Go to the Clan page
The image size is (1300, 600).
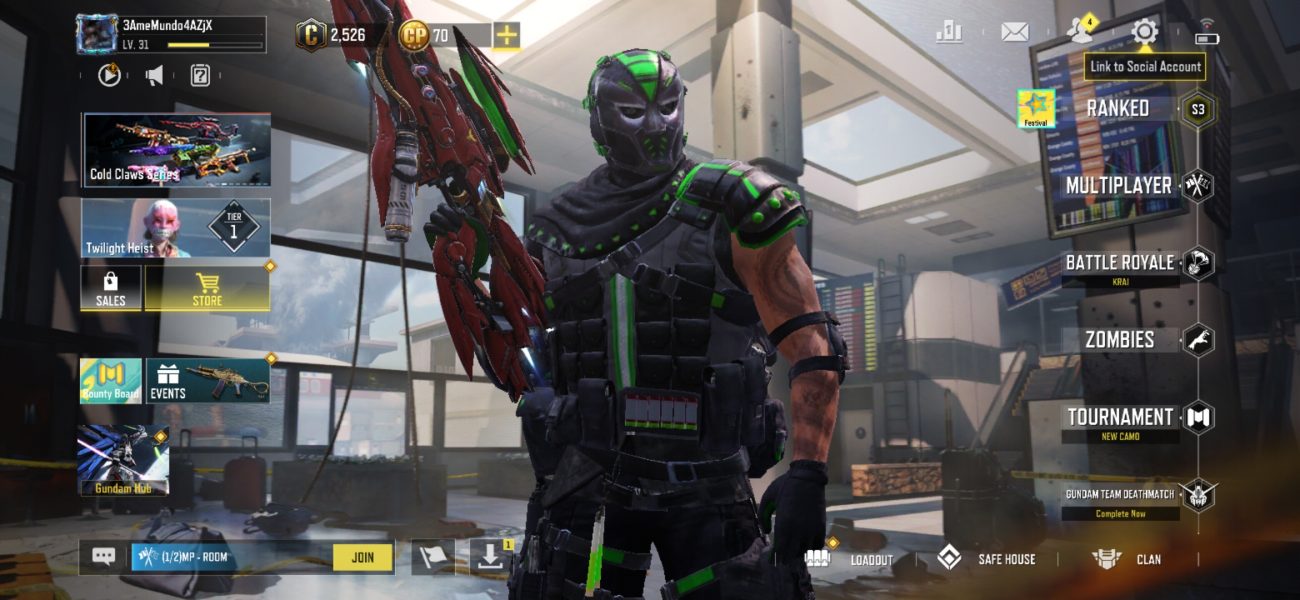click(1128, 559)
